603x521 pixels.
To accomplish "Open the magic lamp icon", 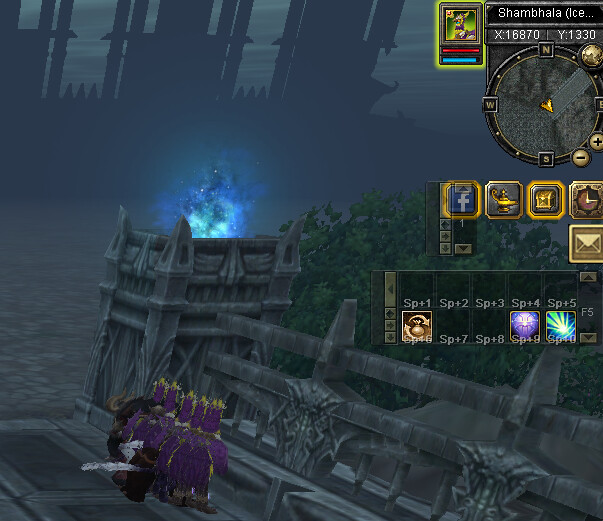I will click(x=503, y=200).
